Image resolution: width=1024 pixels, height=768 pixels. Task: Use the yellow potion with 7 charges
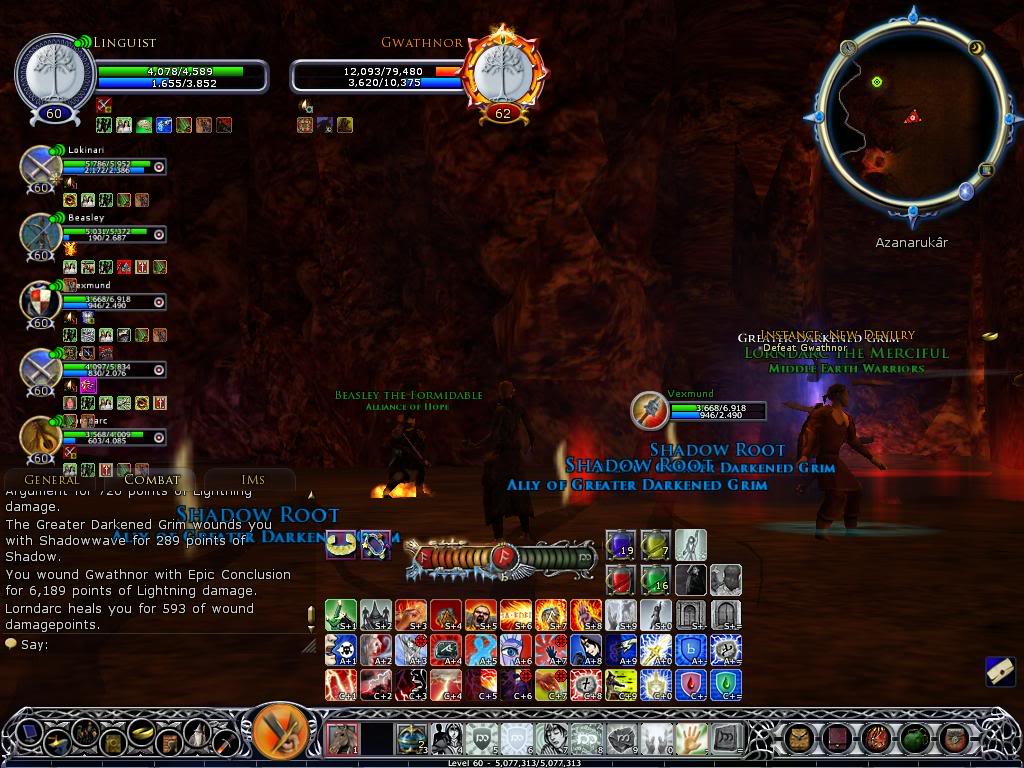coord(655,545)
